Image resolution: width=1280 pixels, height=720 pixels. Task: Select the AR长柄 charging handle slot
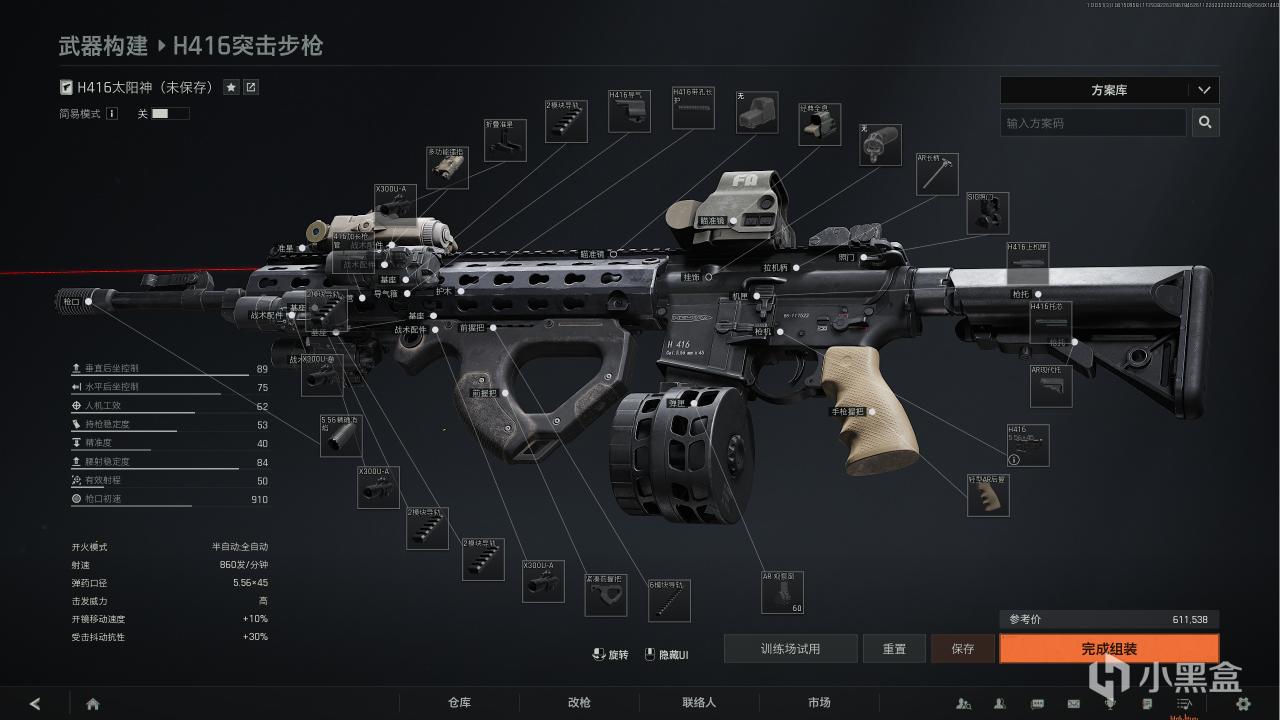tap(937, 175)
